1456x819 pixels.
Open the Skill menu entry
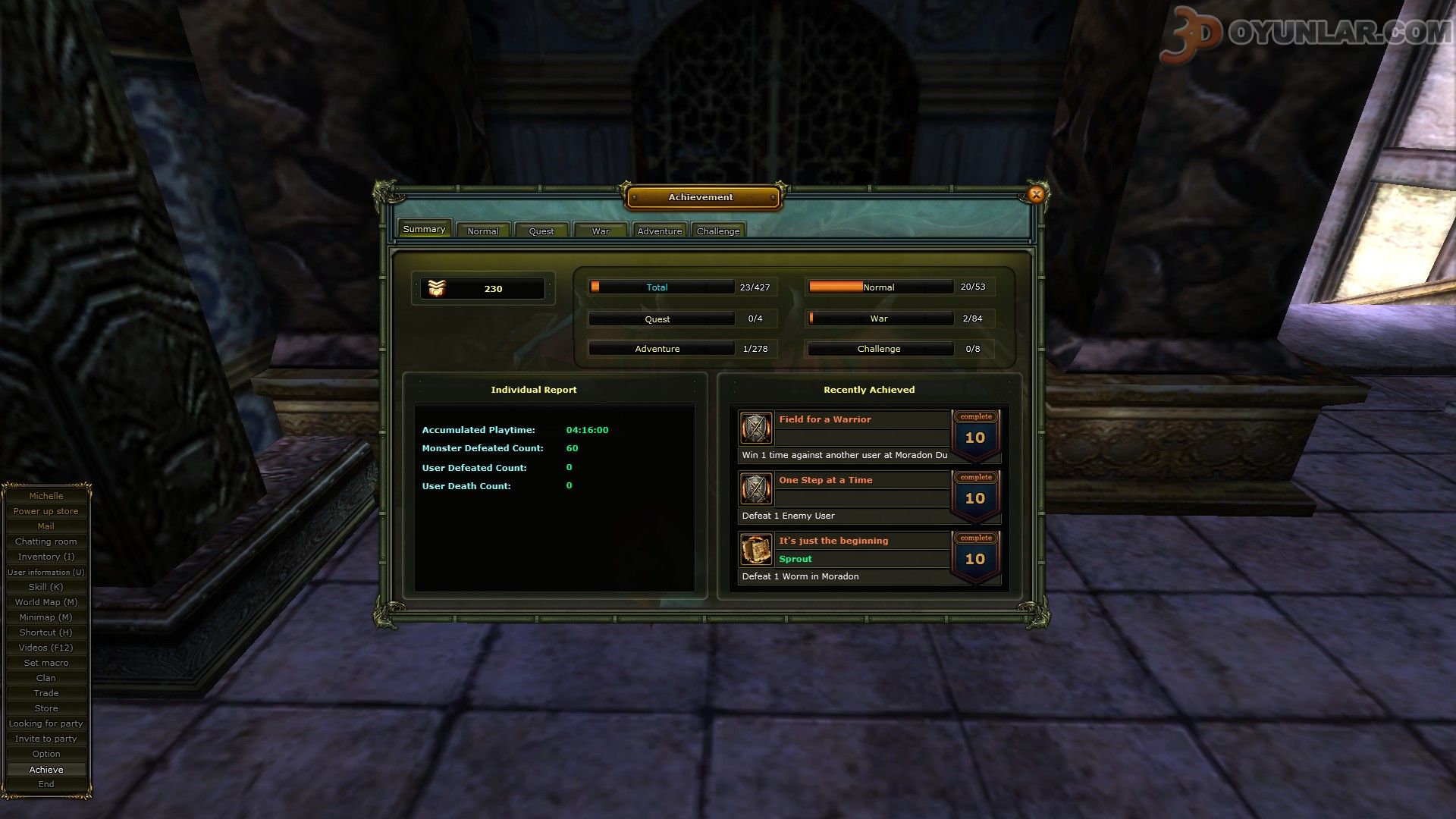46,587
